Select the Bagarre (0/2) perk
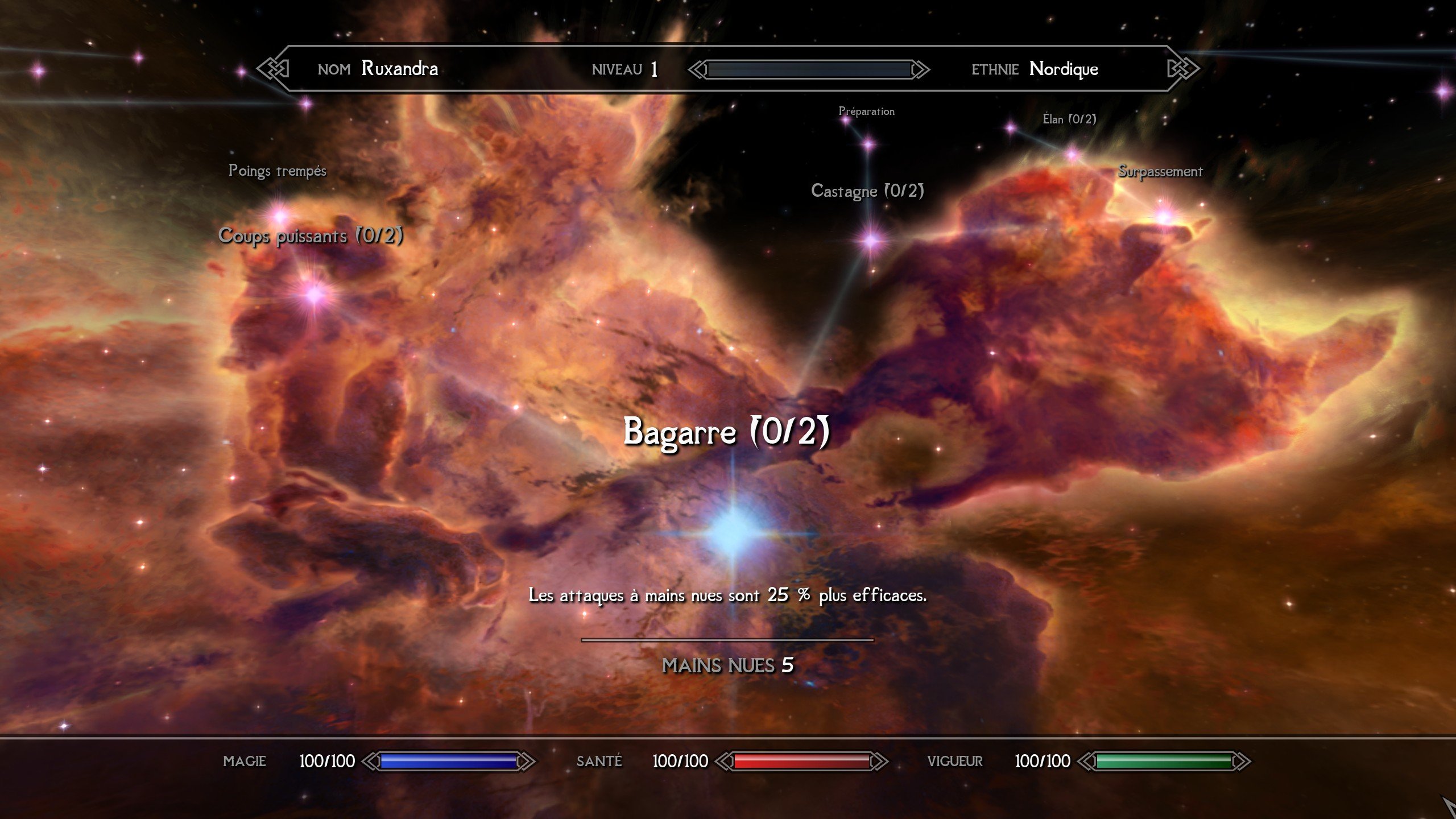1456x819 pixels. click(x=734, y=532)
